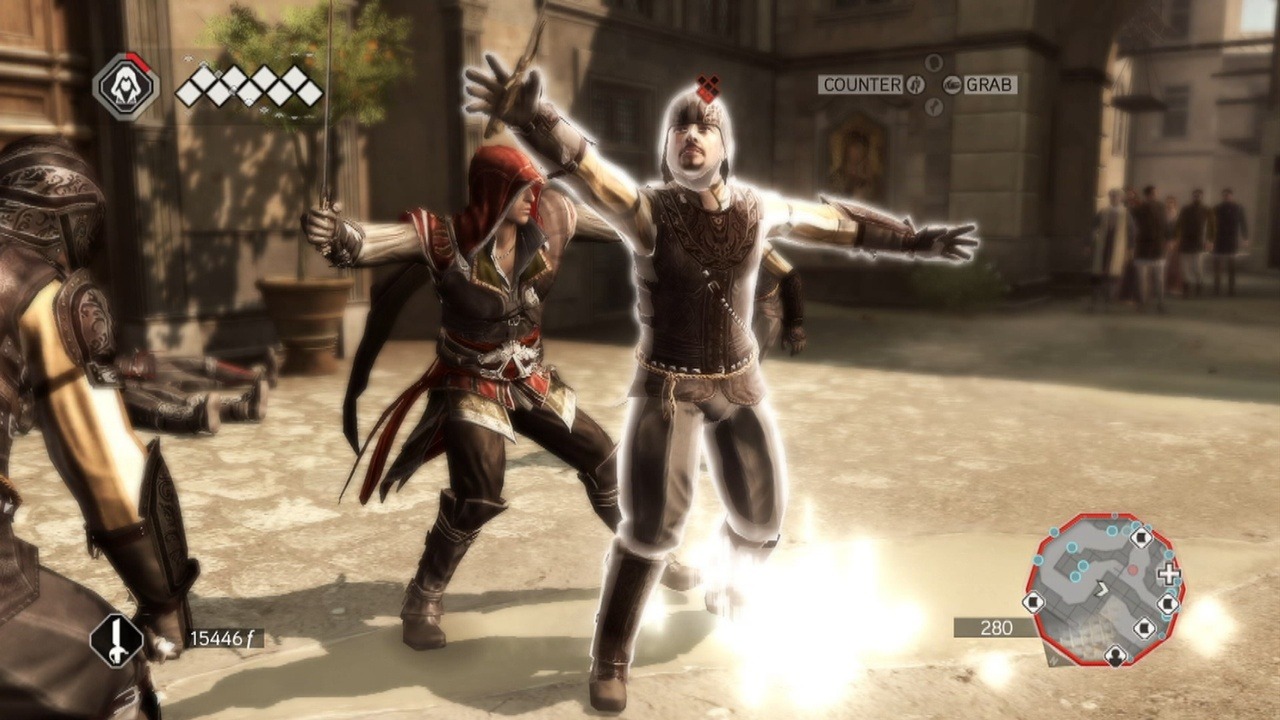
Task: Select the equipped sword weapon icon
Action: (x=116, y=640)
